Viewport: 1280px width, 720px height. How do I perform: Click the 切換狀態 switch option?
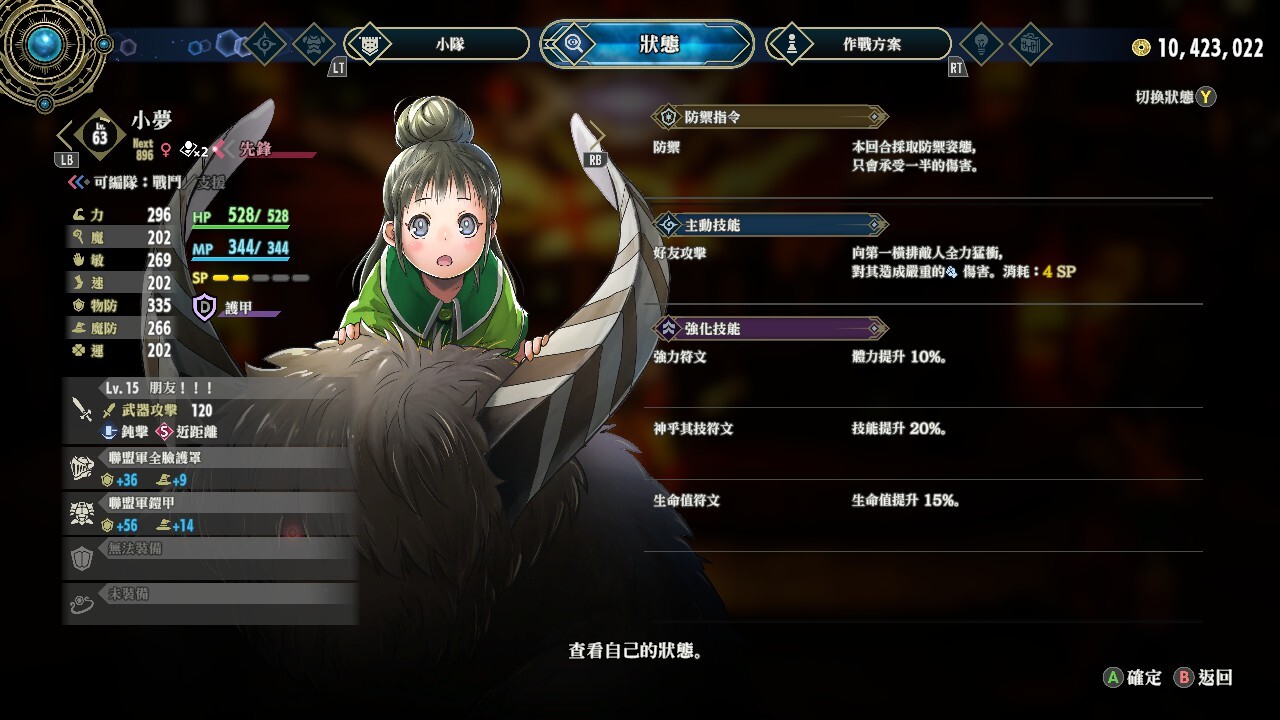click(x=1175, y=97)
